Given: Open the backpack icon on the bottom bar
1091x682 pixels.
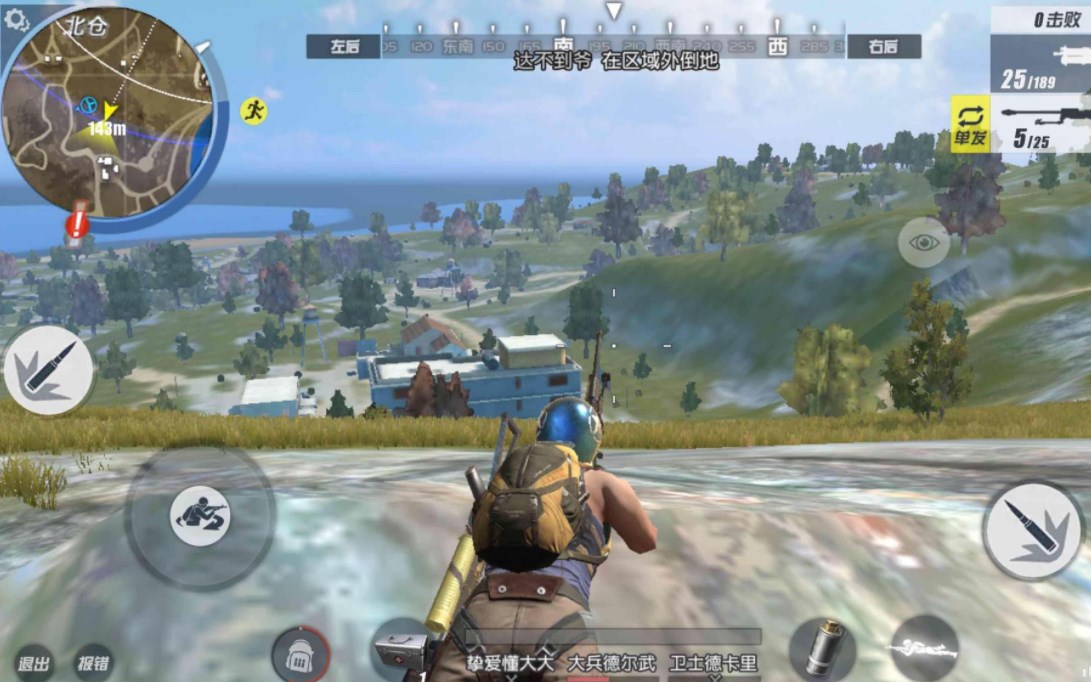Looking at the screenshot, I should 300,655.
